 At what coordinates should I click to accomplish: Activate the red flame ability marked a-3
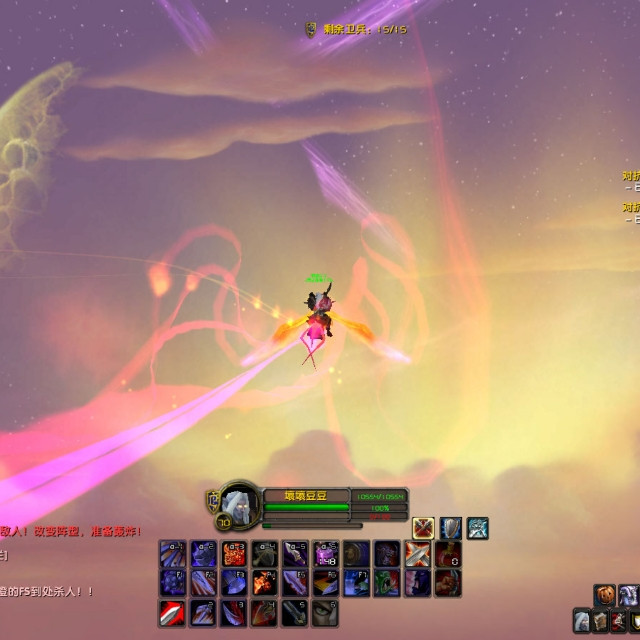(234, 554)
